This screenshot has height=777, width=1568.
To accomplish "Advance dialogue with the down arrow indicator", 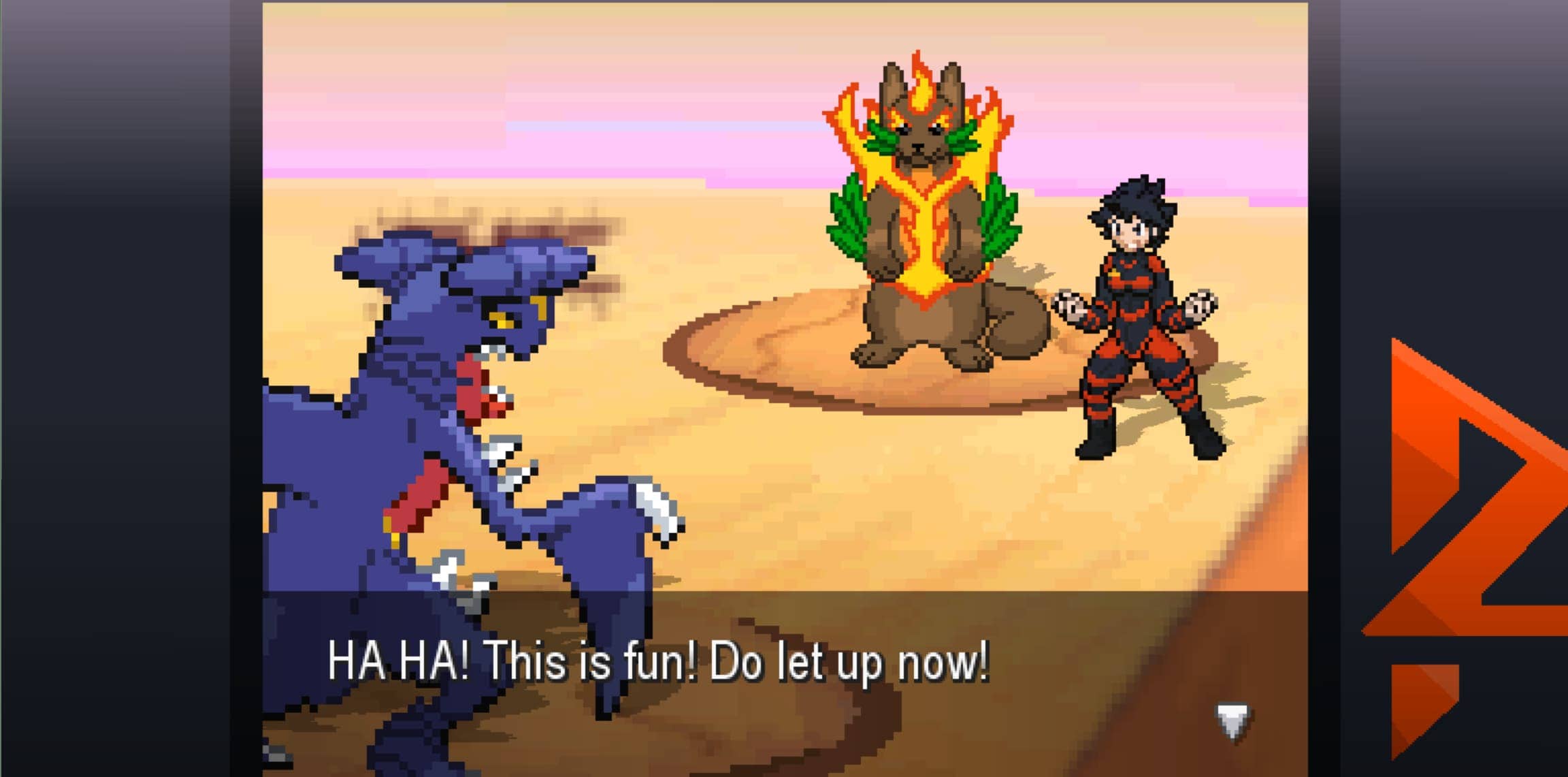I will click(1232, 720).
